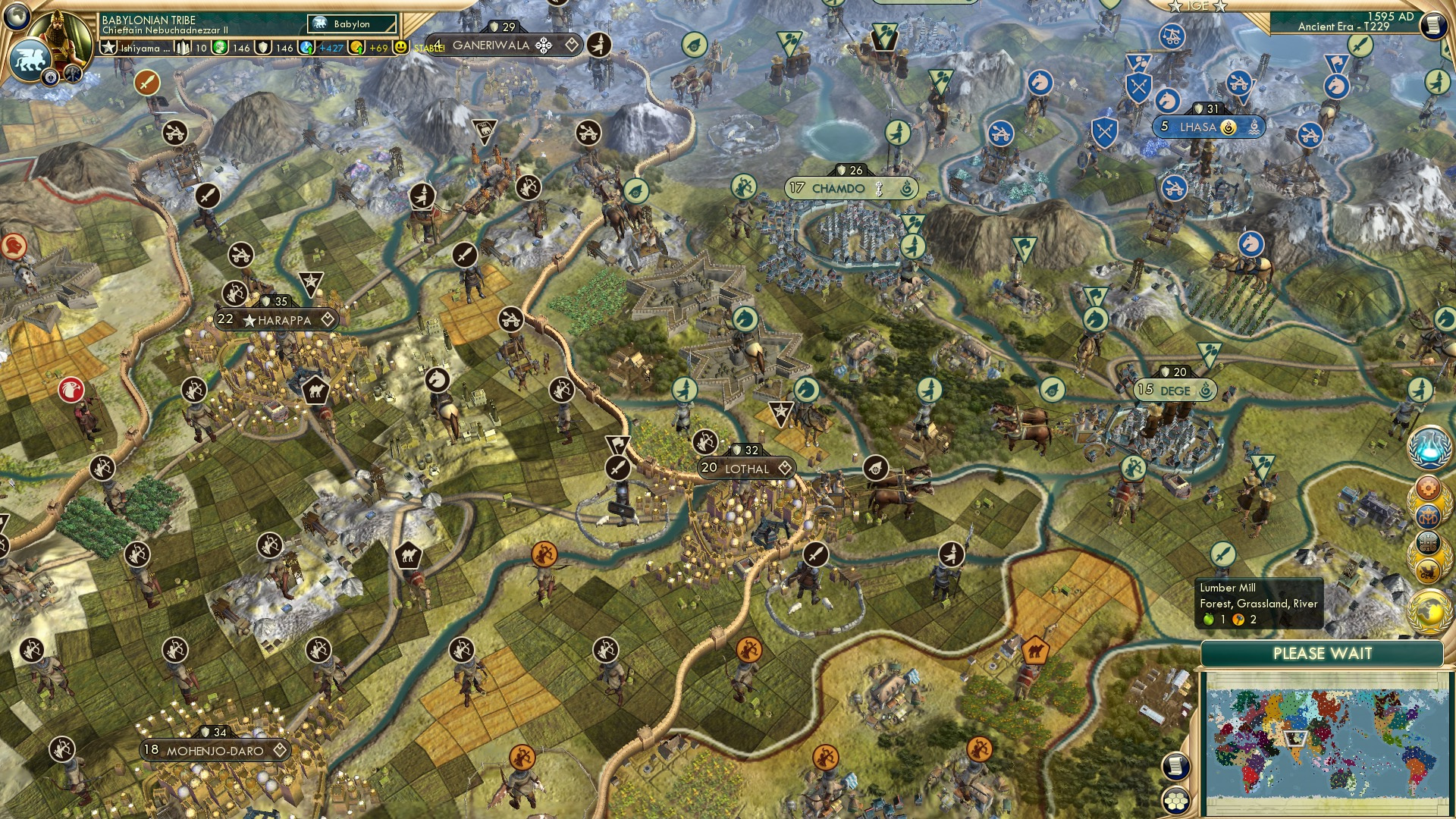Expand Harappa's city banner via diamond icon
1456x819 pixels.
(328, 320)
